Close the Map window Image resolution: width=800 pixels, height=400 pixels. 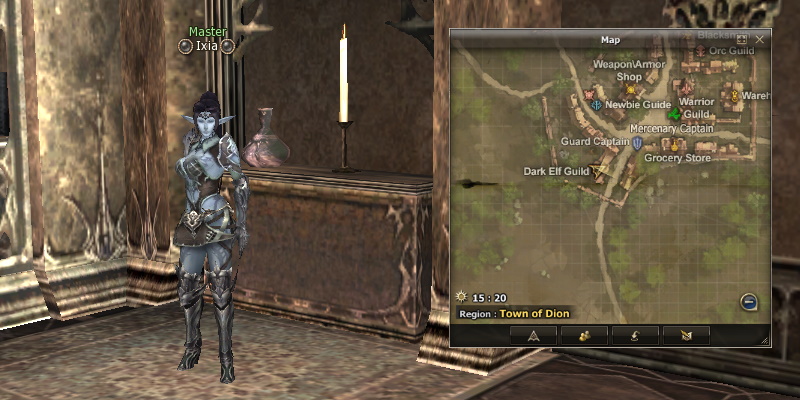(760, 39)
